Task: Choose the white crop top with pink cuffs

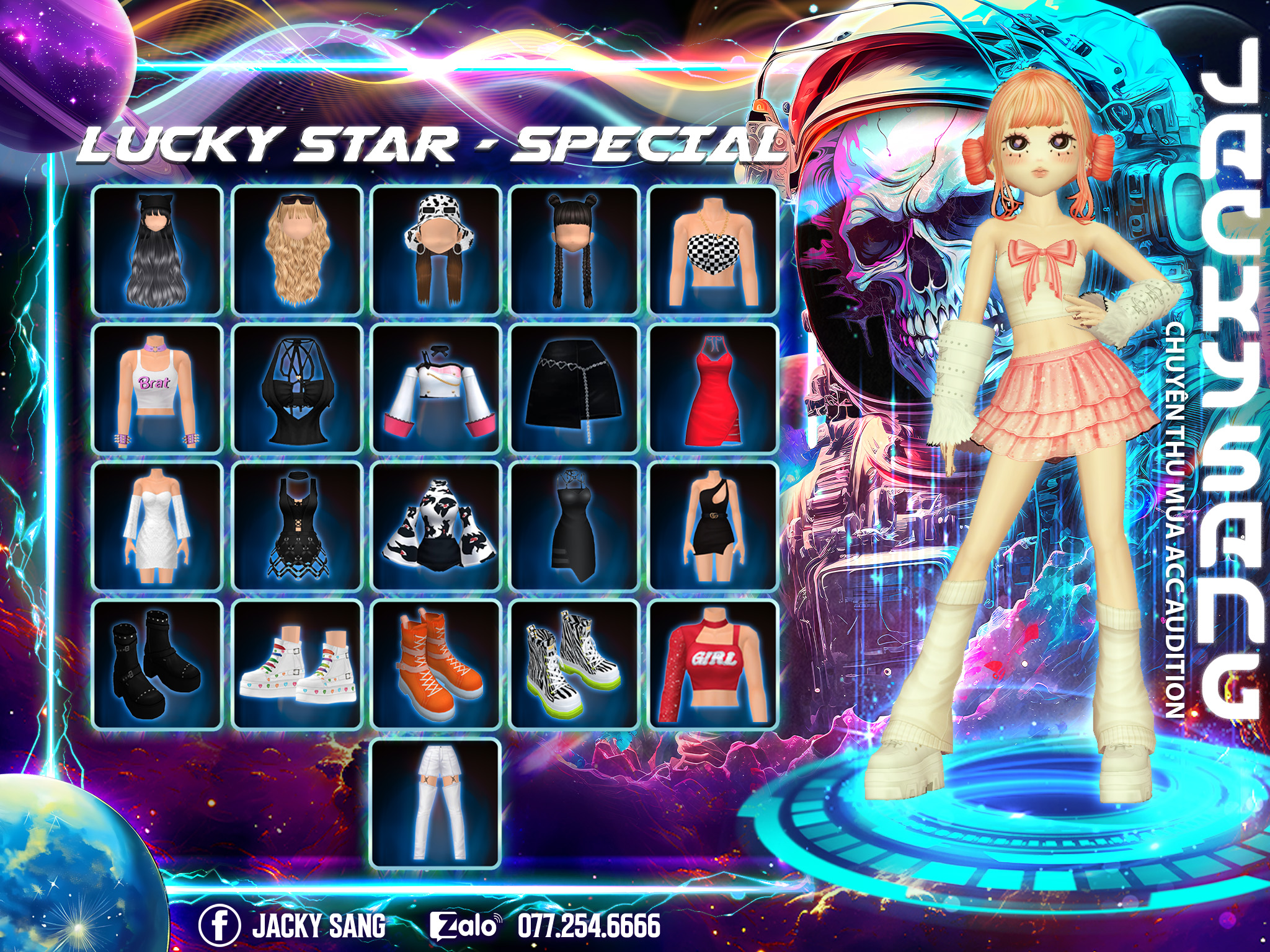Action: tap(436, 389)
